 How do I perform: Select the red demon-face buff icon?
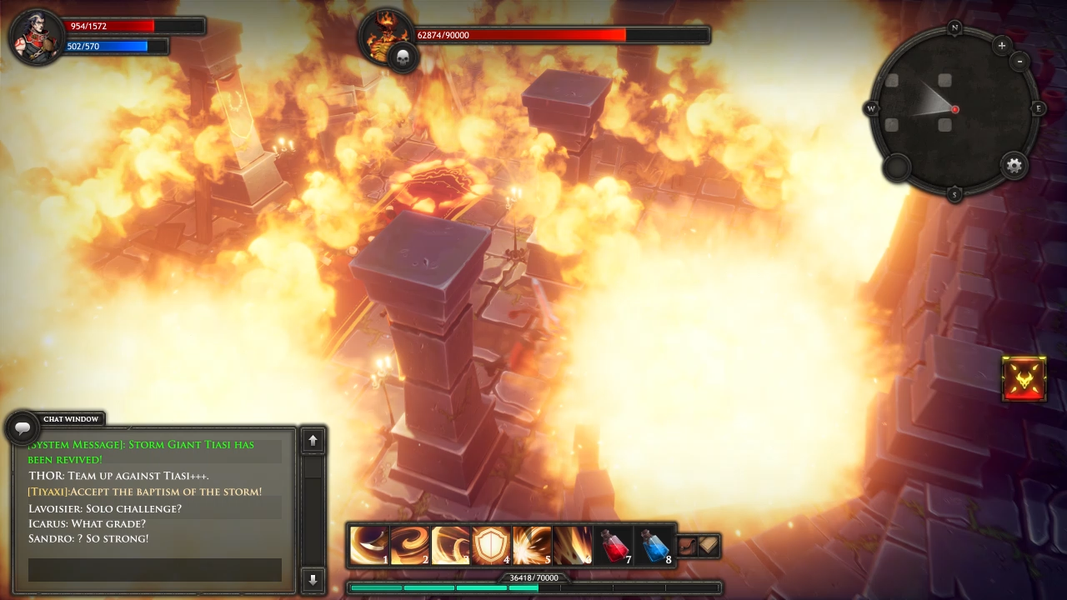point(1024,379)
